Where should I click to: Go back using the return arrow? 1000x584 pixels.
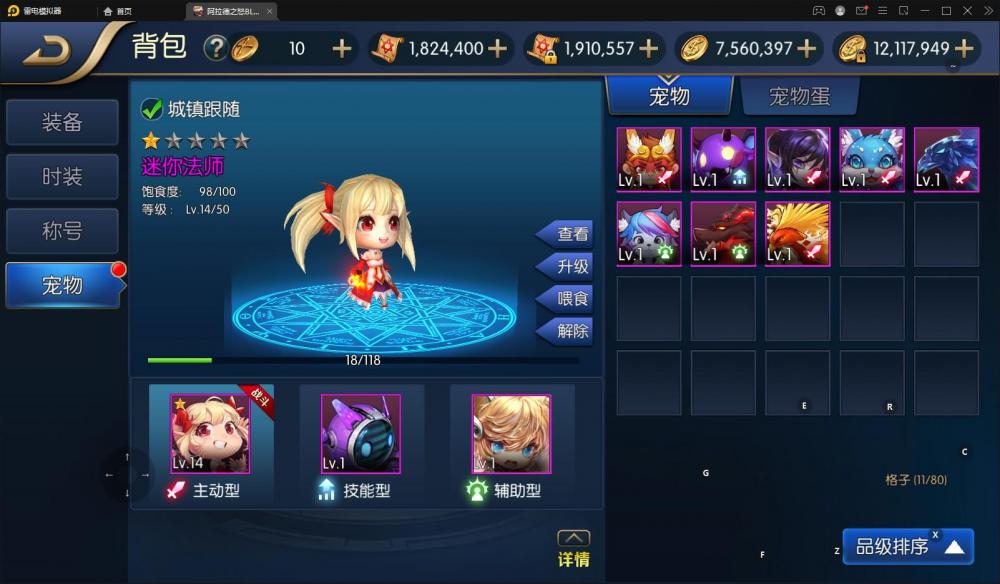pos(50,49)
